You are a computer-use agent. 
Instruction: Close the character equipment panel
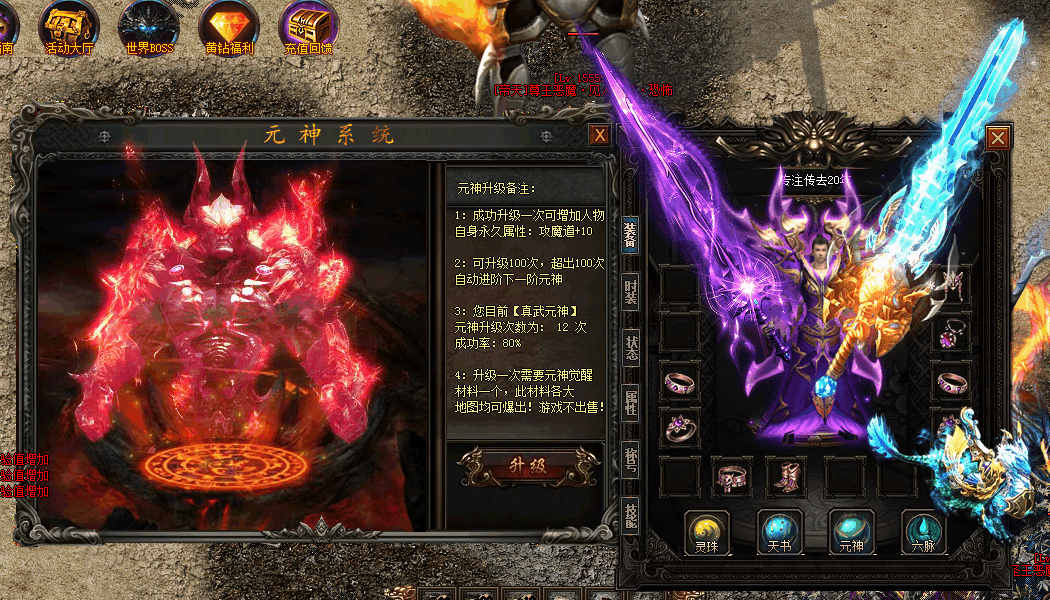pyautogui.click(x=997, y=138)
